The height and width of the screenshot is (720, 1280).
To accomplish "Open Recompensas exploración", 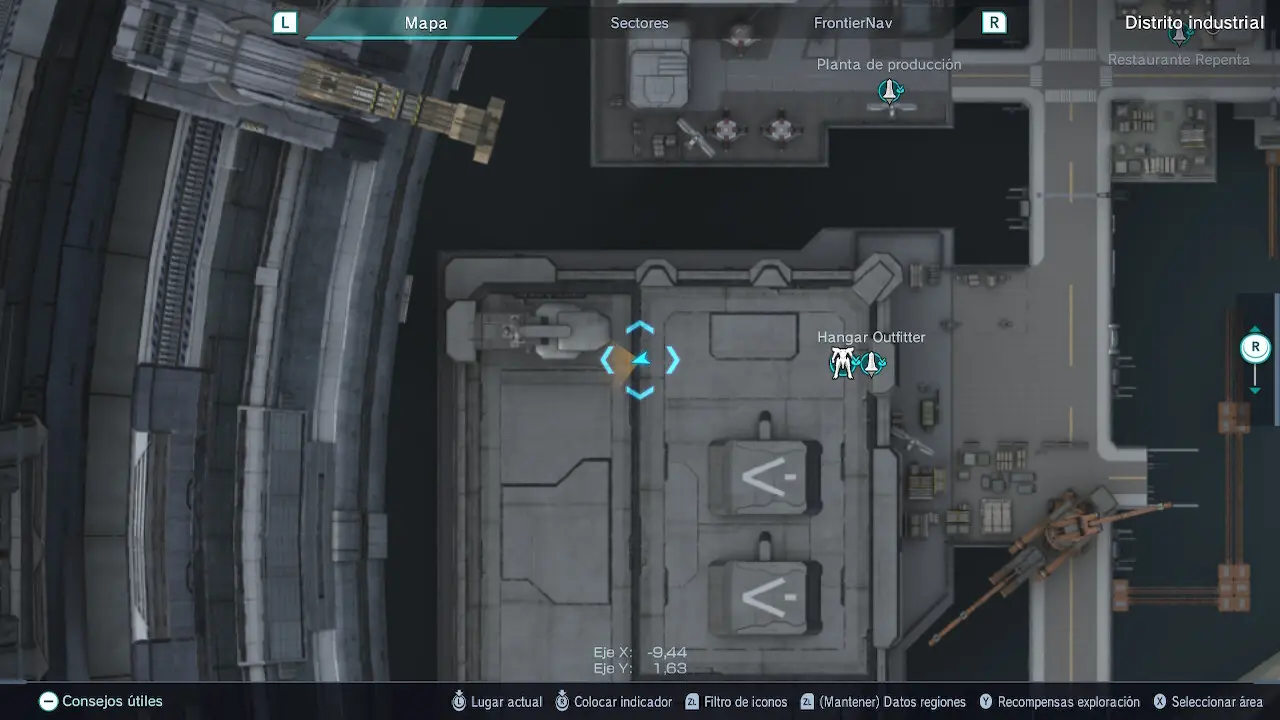I will pos(1059,702).
